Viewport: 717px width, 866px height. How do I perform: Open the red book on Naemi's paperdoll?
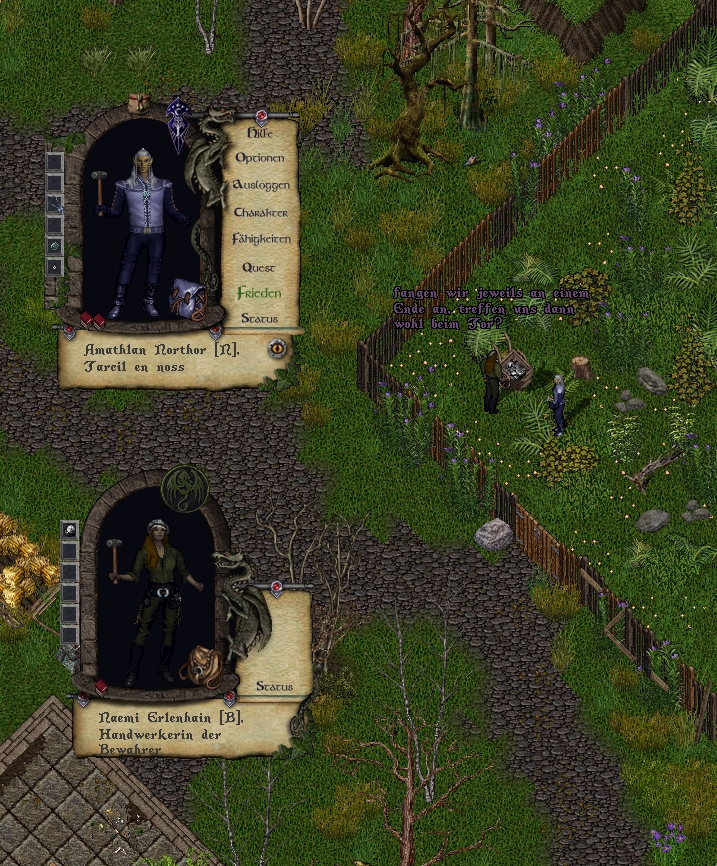(x=100, y=687)
